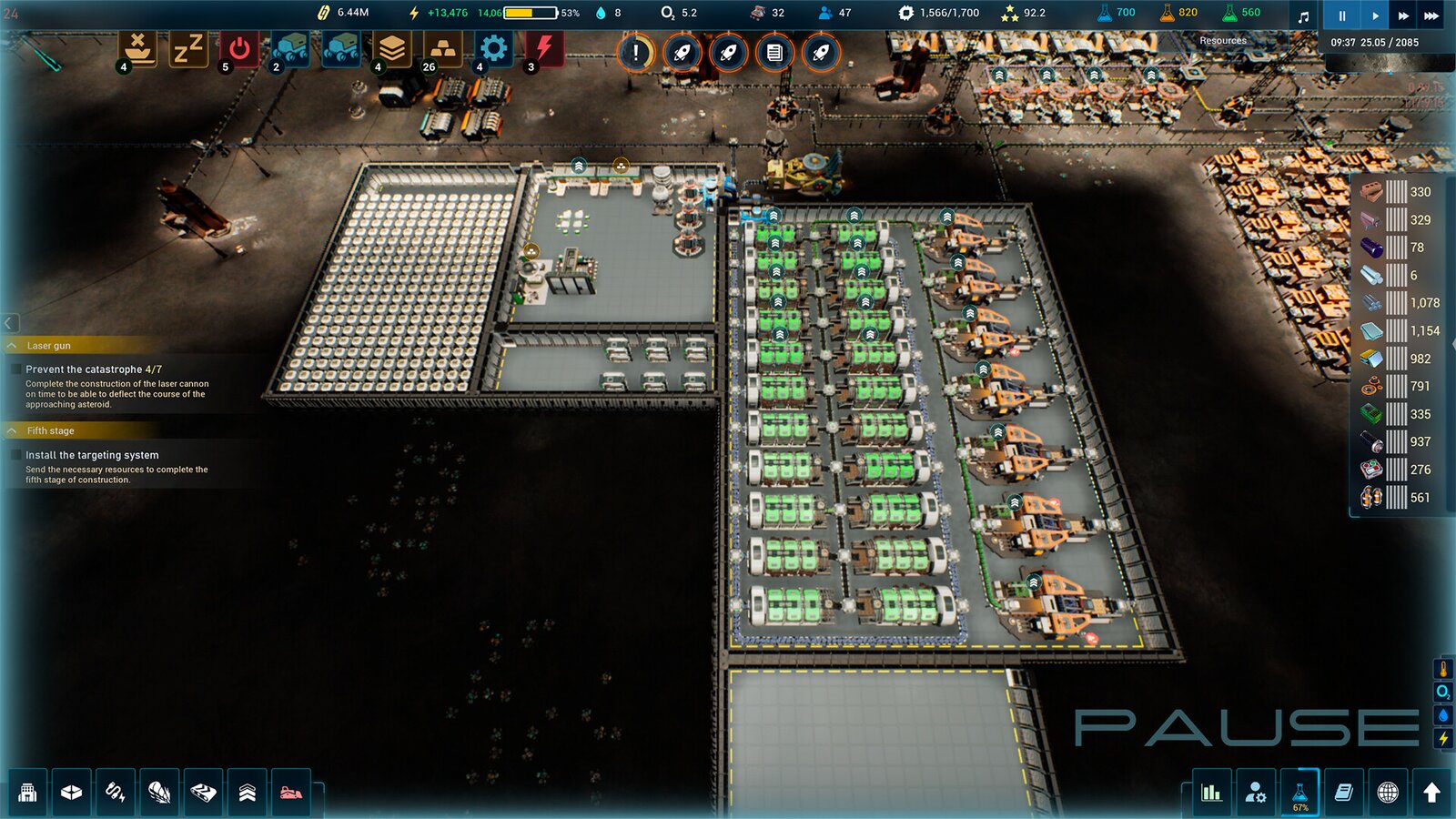This screenshot has height=819, width=1456.
Task: Open the power cable build category
Action: 116,792
